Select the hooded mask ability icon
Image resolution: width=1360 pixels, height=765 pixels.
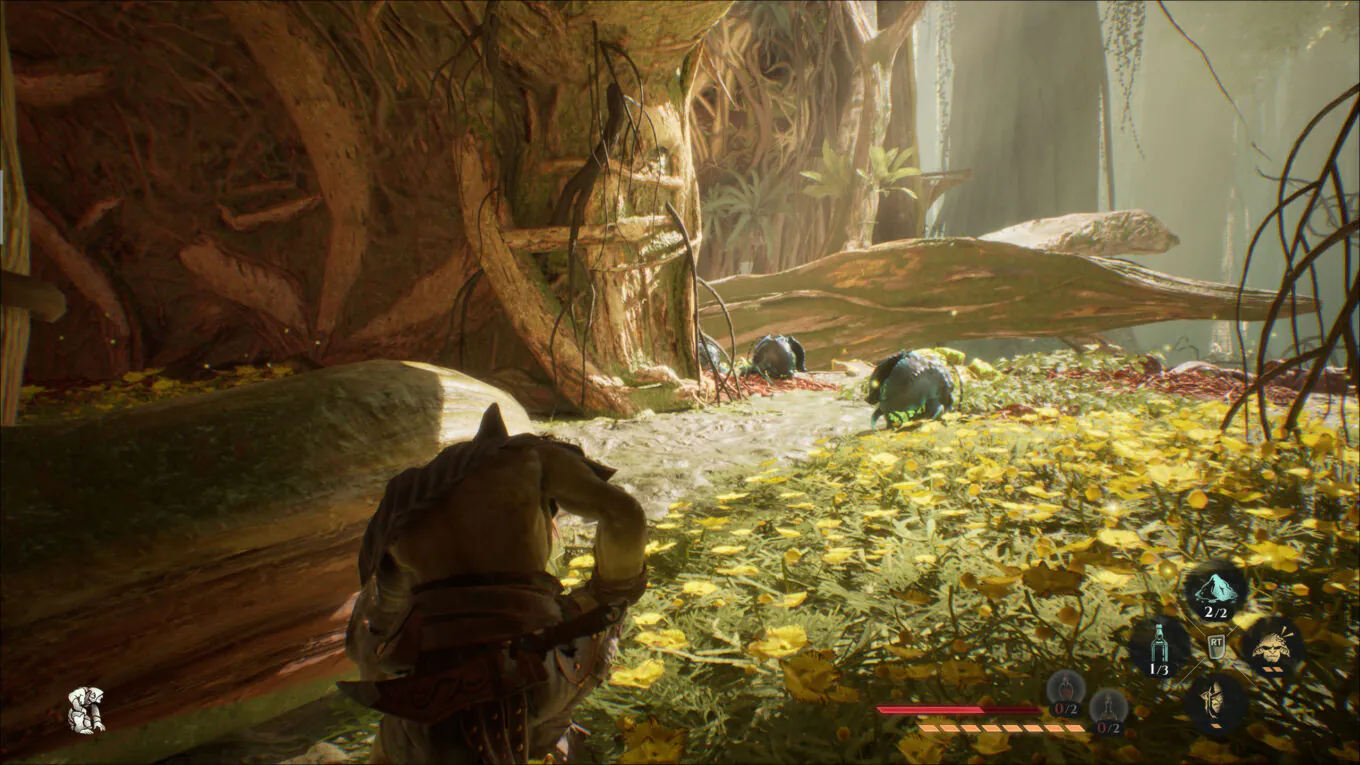[1214, 700]
